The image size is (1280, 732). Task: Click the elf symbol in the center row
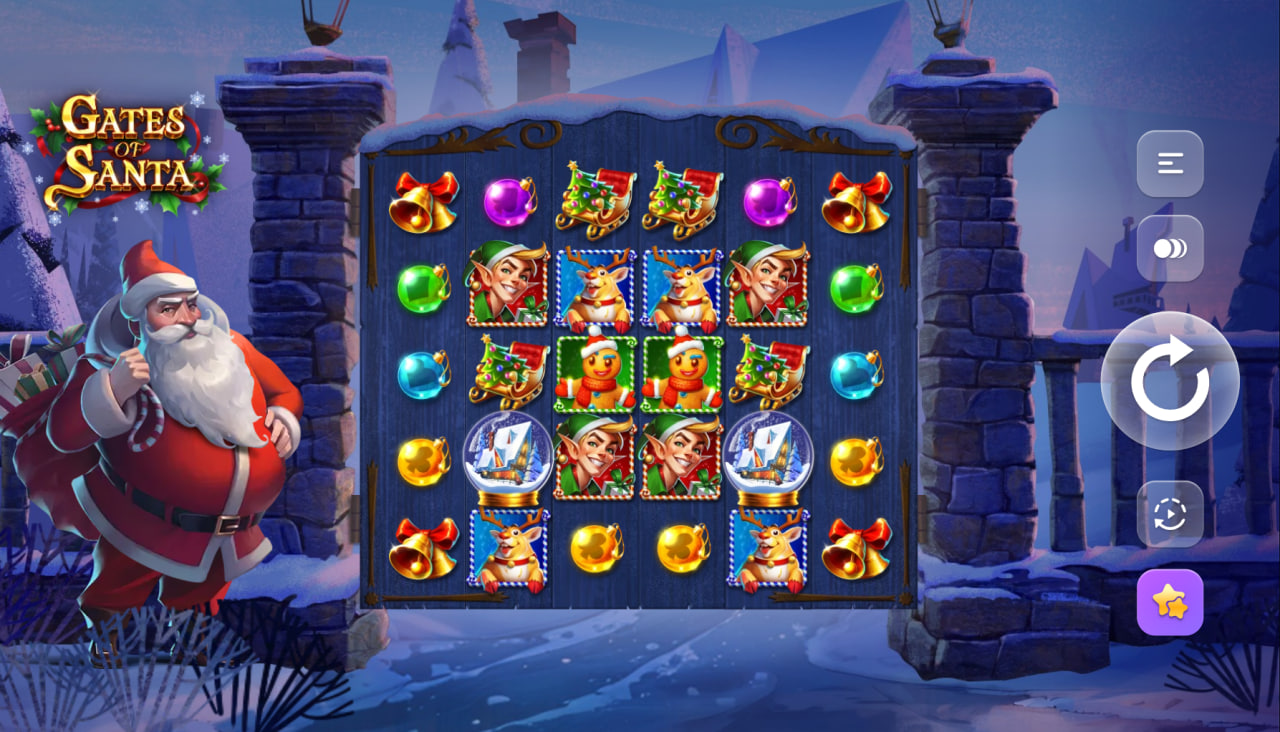pyautogui.click(x=597, y=460)
